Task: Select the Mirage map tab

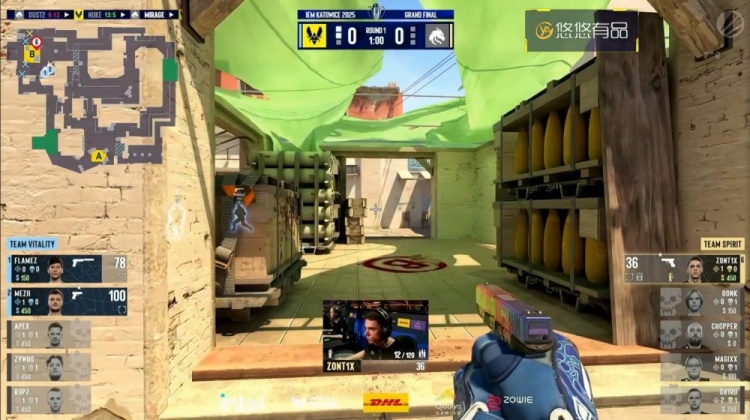Action: tap(156, 15)
